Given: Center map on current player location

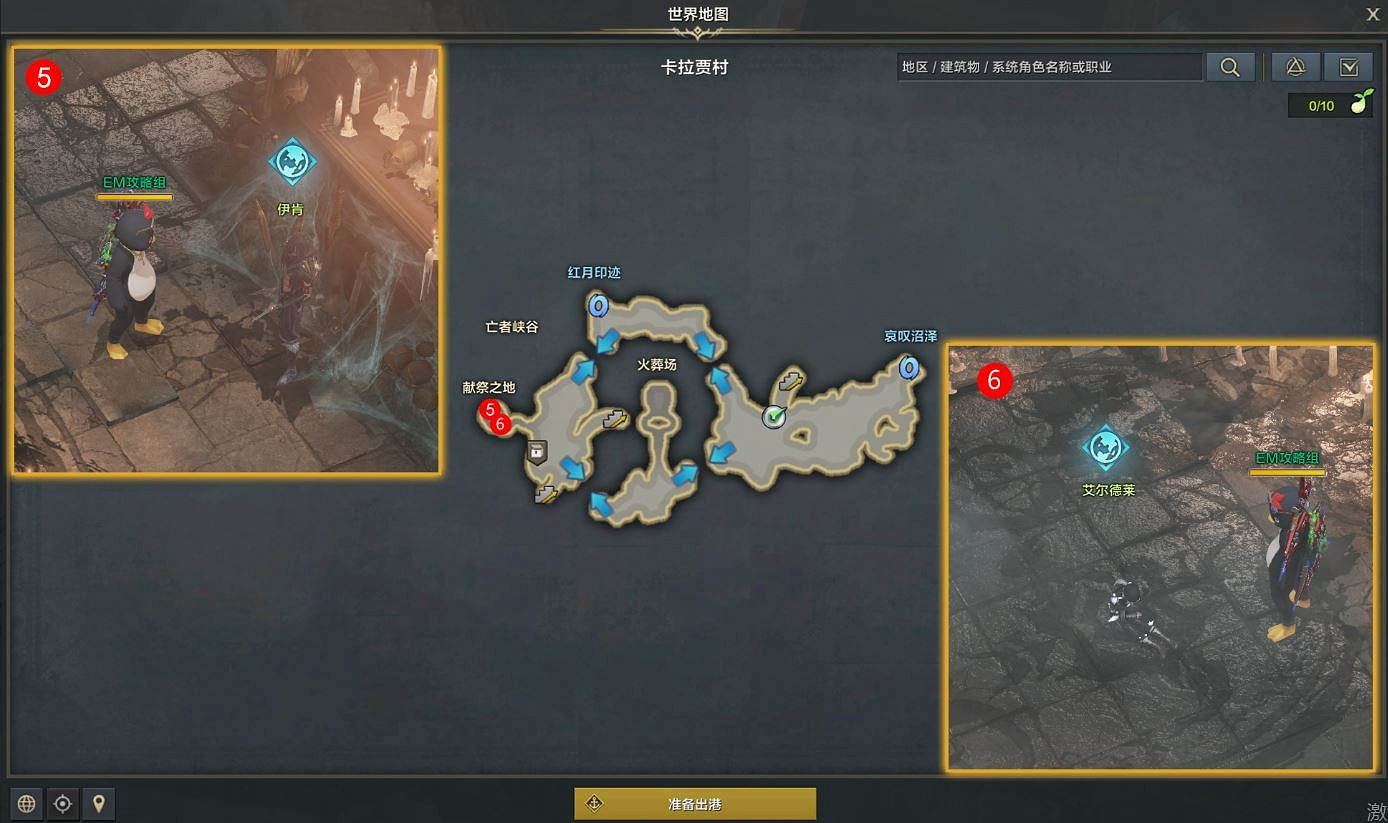Looking at the screenshot, I should [x=62, y=803].
